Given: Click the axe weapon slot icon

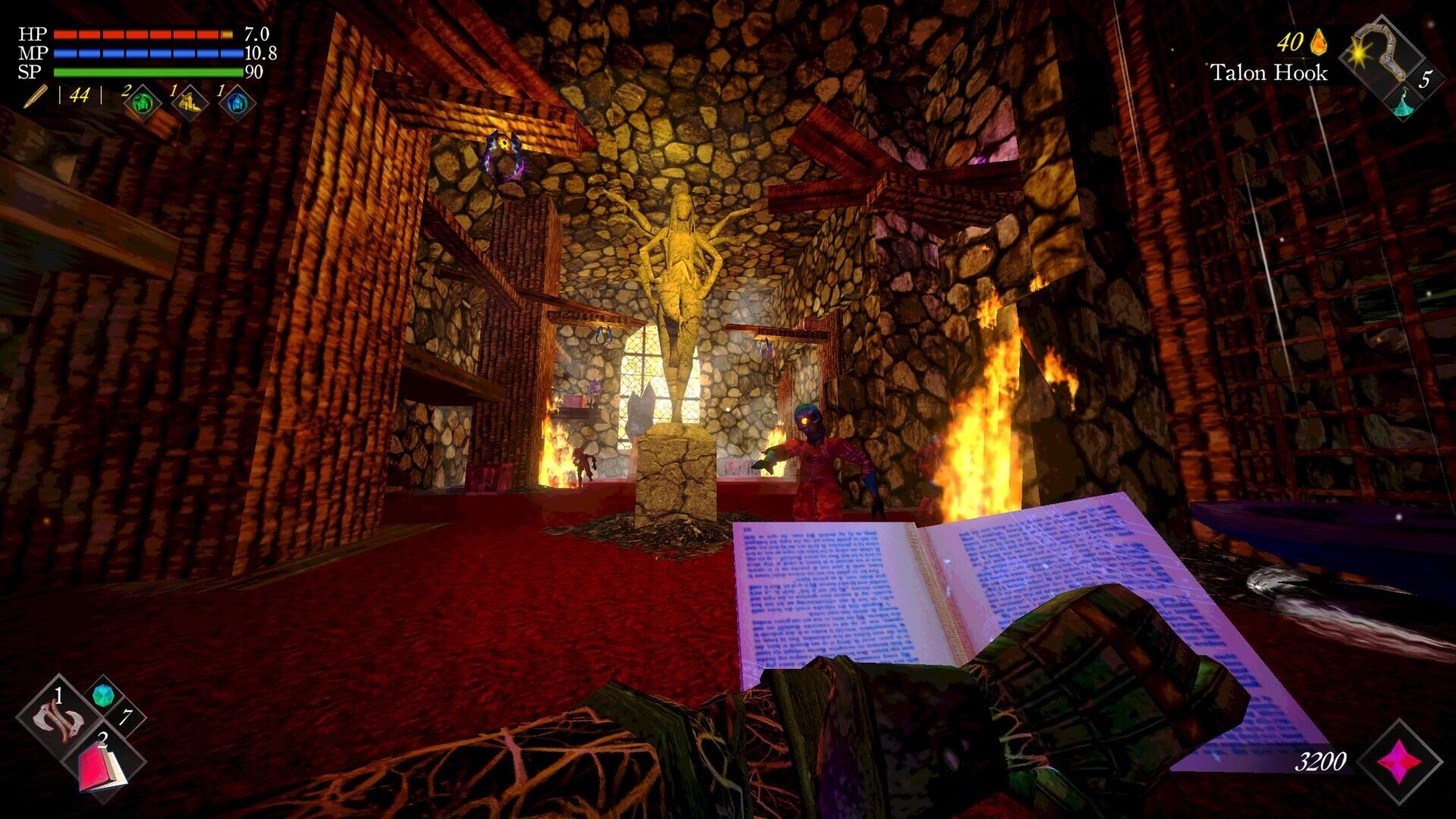Looking at the screenshot, I should 57,717.
